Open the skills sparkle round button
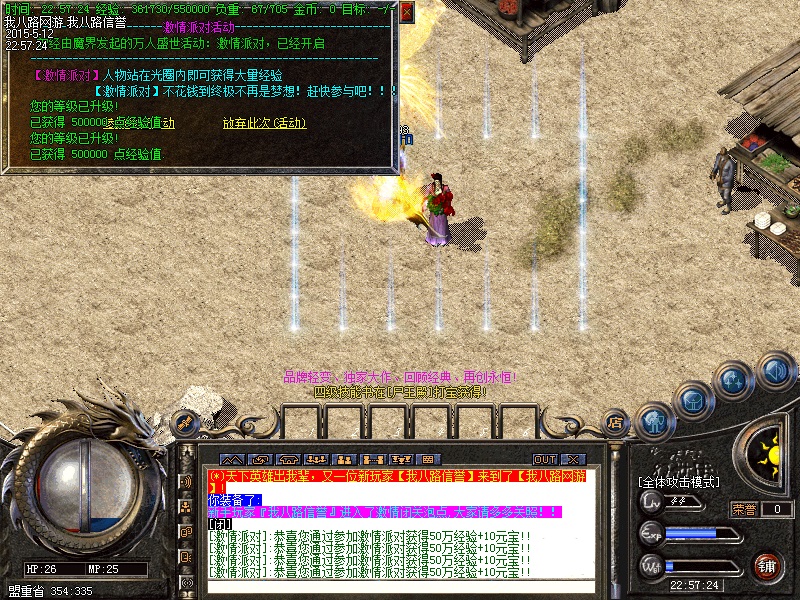The width and height of the screenshot is (800, 600). pos(733,381)
